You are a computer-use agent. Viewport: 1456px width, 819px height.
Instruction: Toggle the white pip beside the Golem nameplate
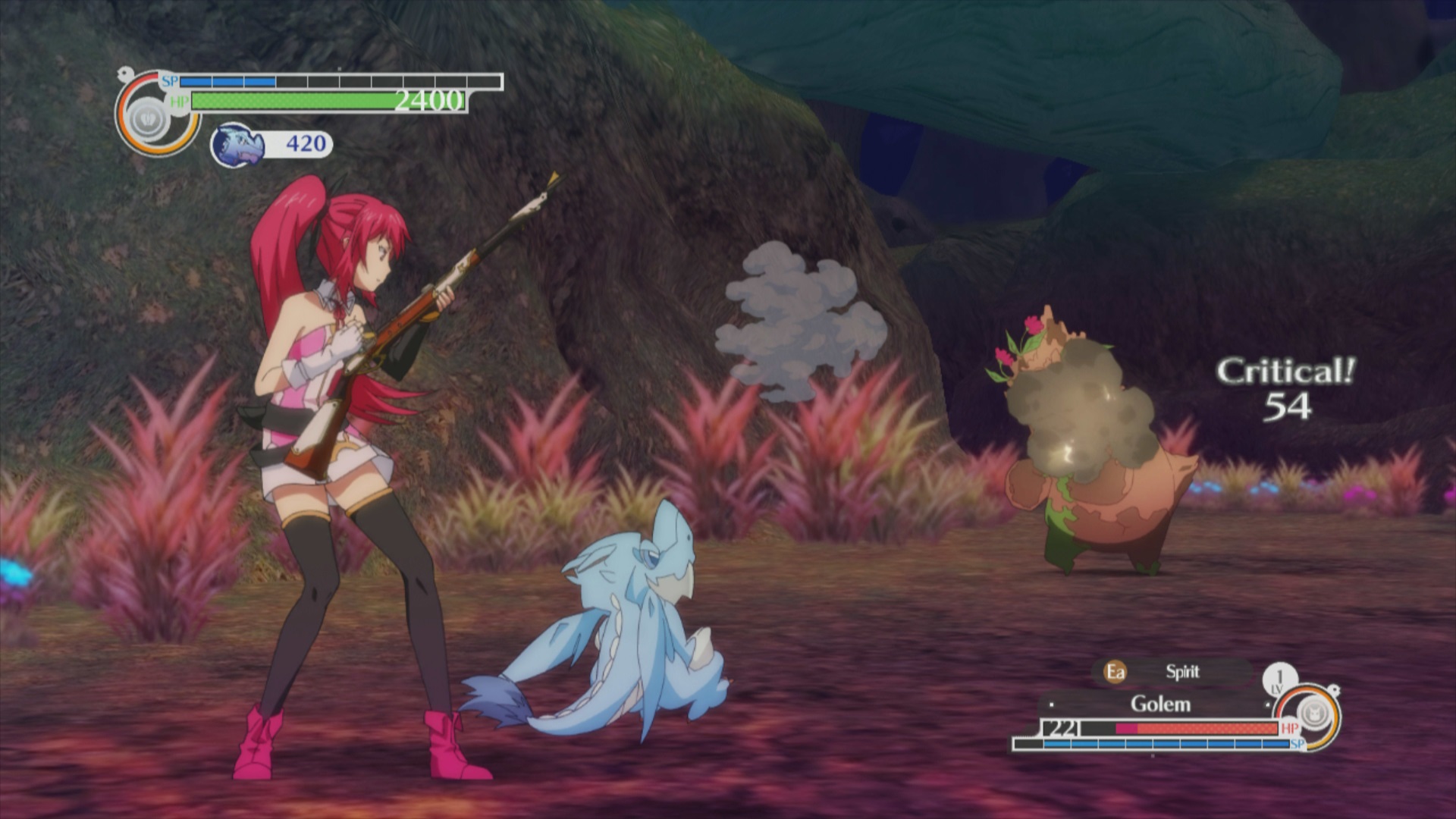tap(1051, 704)
